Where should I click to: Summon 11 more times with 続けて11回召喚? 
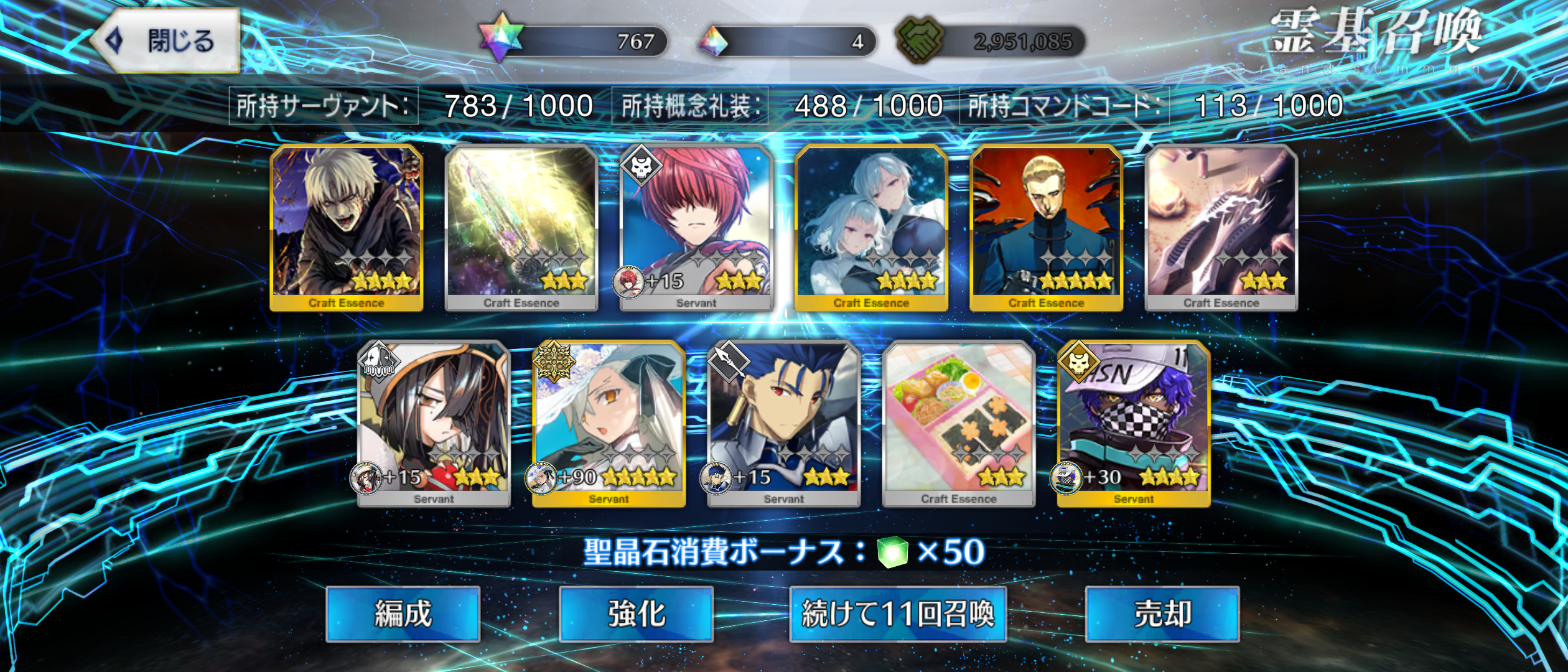click(898, 614)
